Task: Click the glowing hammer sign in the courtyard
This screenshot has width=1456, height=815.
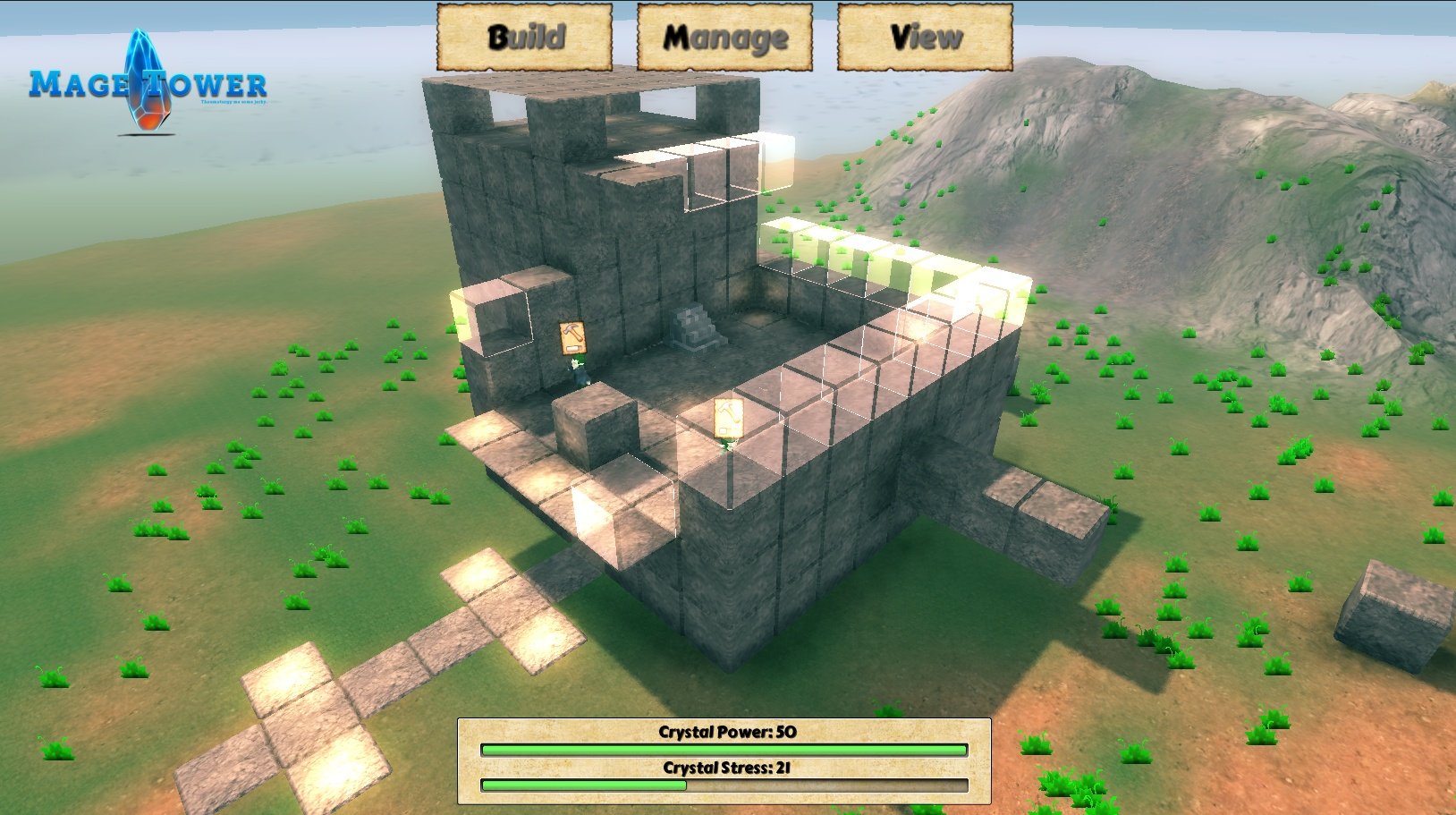Action: [729, 418]
